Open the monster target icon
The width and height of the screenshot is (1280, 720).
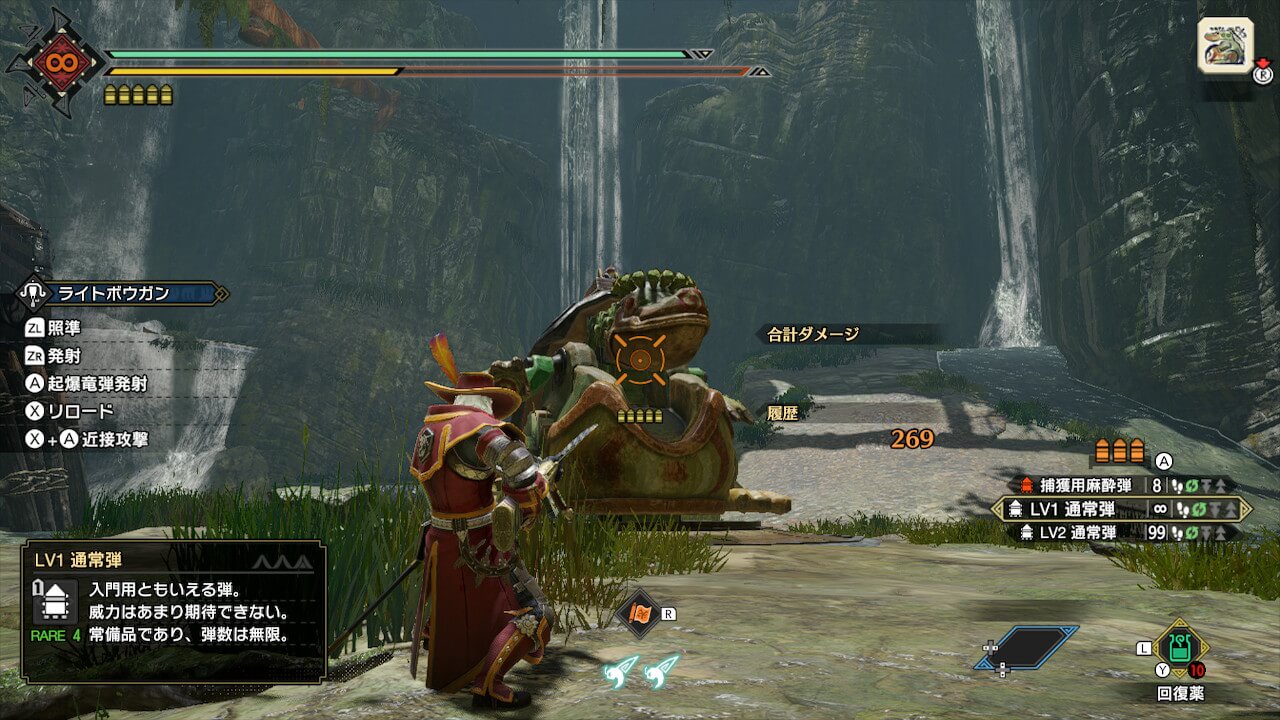(1225, 45)
